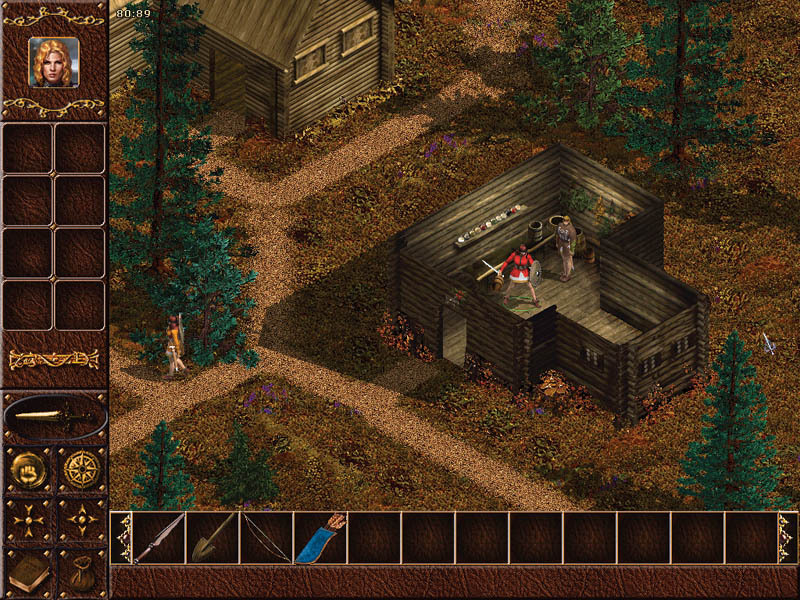The height and width of the screenshot is (600, 800).
Task: Select the bow in the item bar
Action: (266, 538)
